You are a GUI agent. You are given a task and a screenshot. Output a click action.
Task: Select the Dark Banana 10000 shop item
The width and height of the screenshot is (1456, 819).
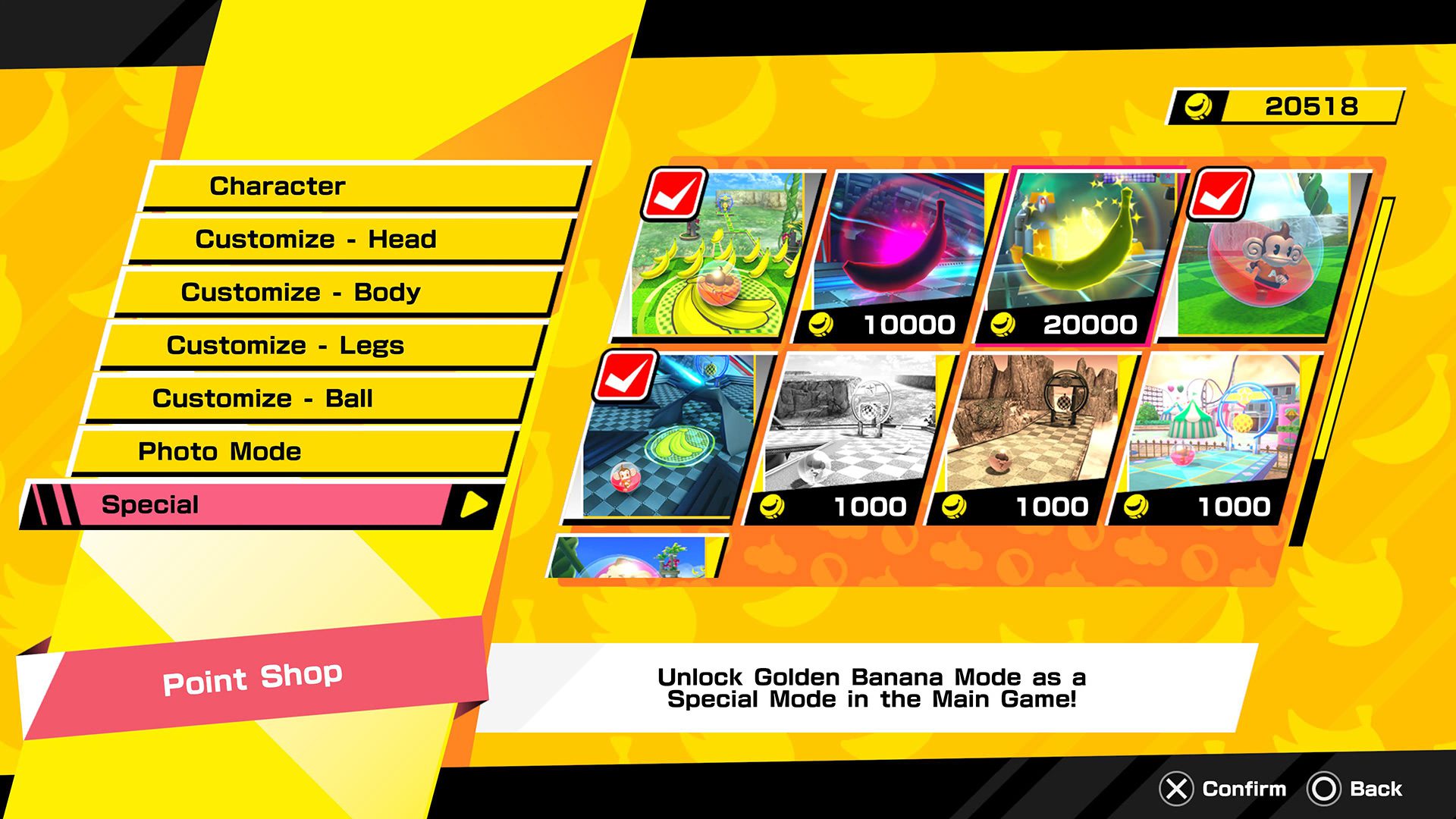pyautogui.click(x=899, y=250)
